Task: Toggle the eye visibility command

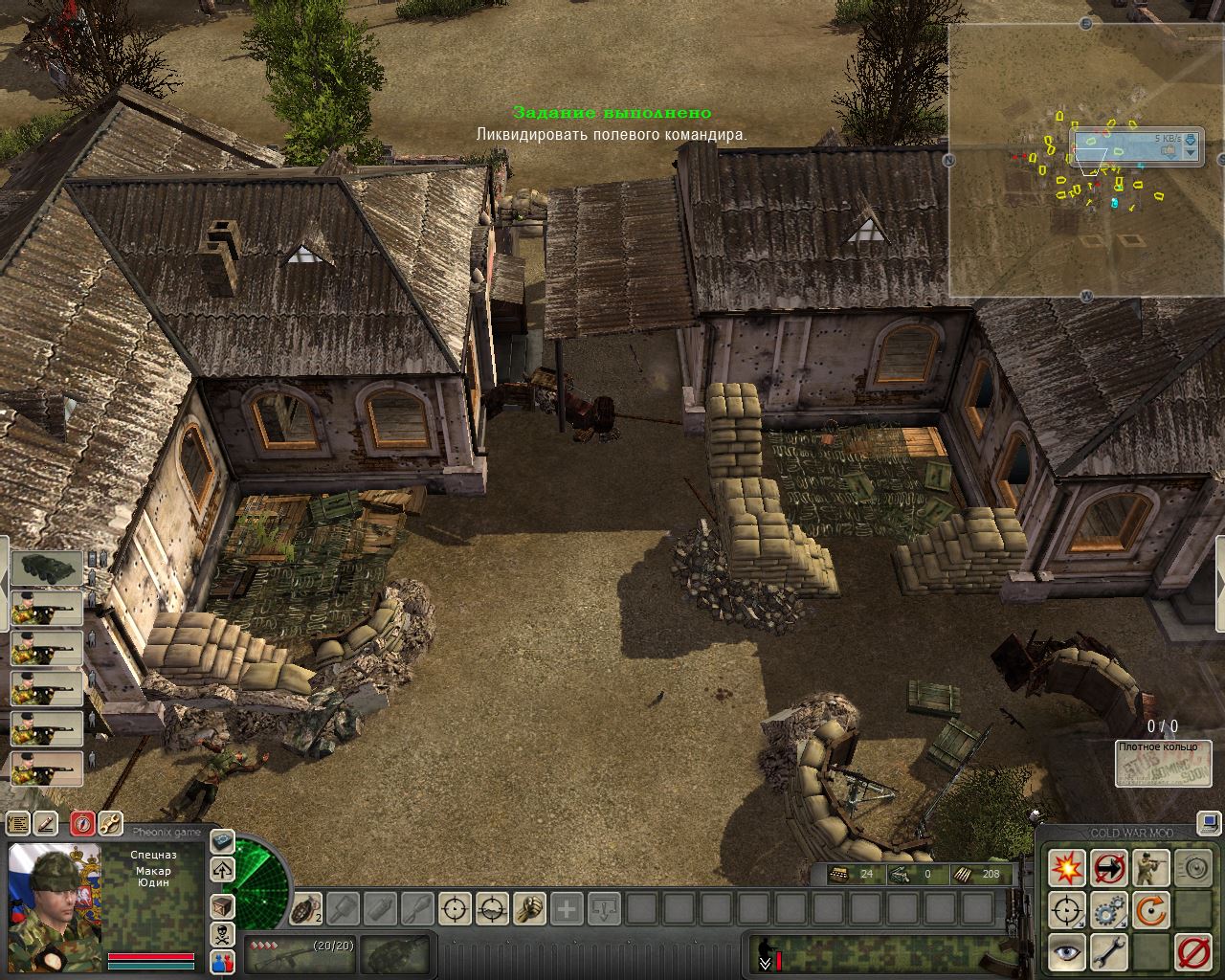Action: pyautogui.click(x=1067, y=952)
